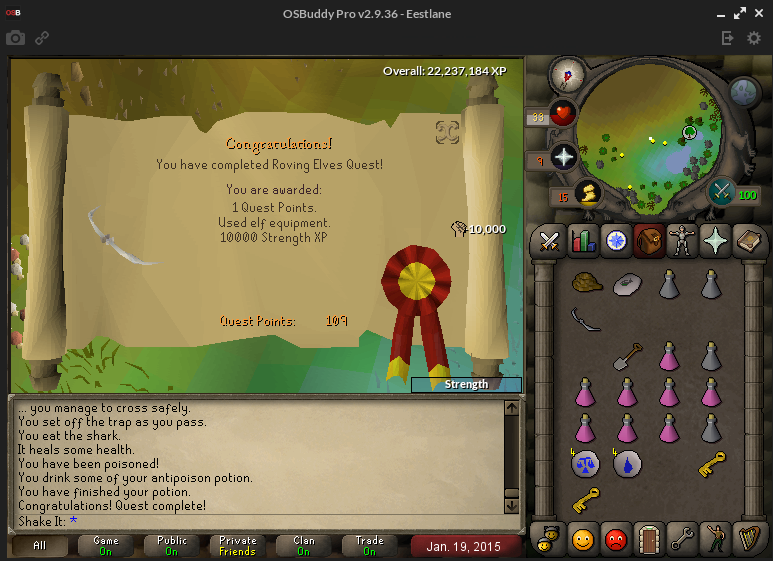Switch to the Game chat filter
The image size is (773, 561).
(x=106, y=546)
